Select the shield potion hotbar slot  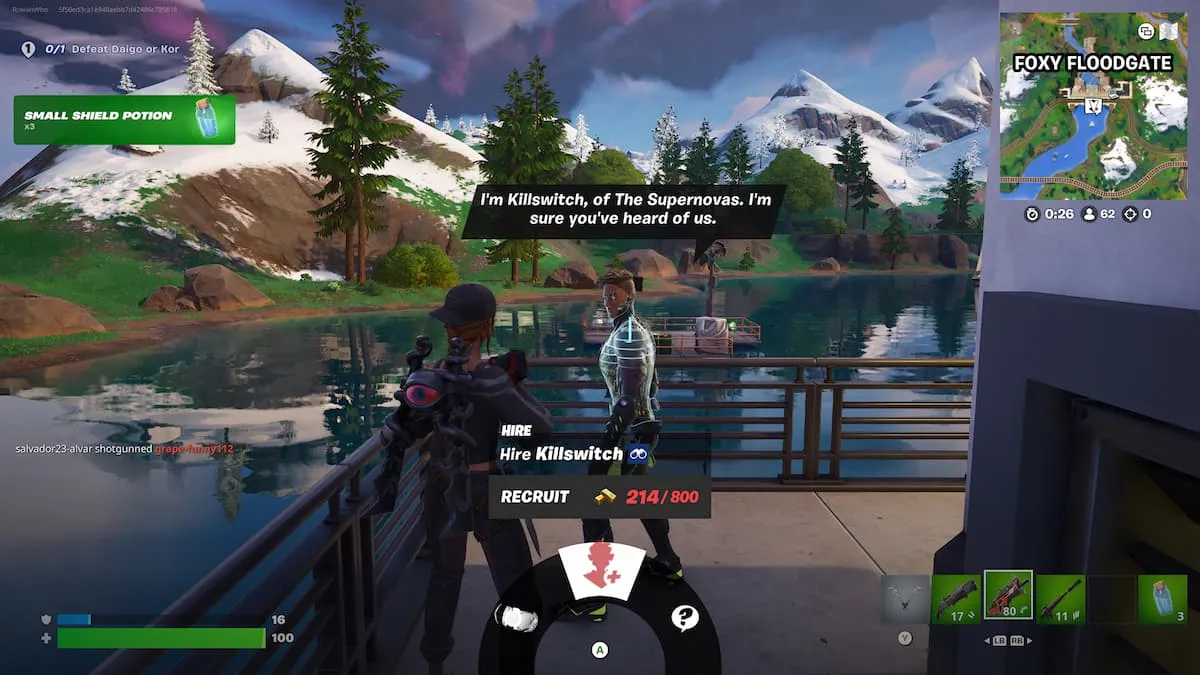(x=1163, y=598)
